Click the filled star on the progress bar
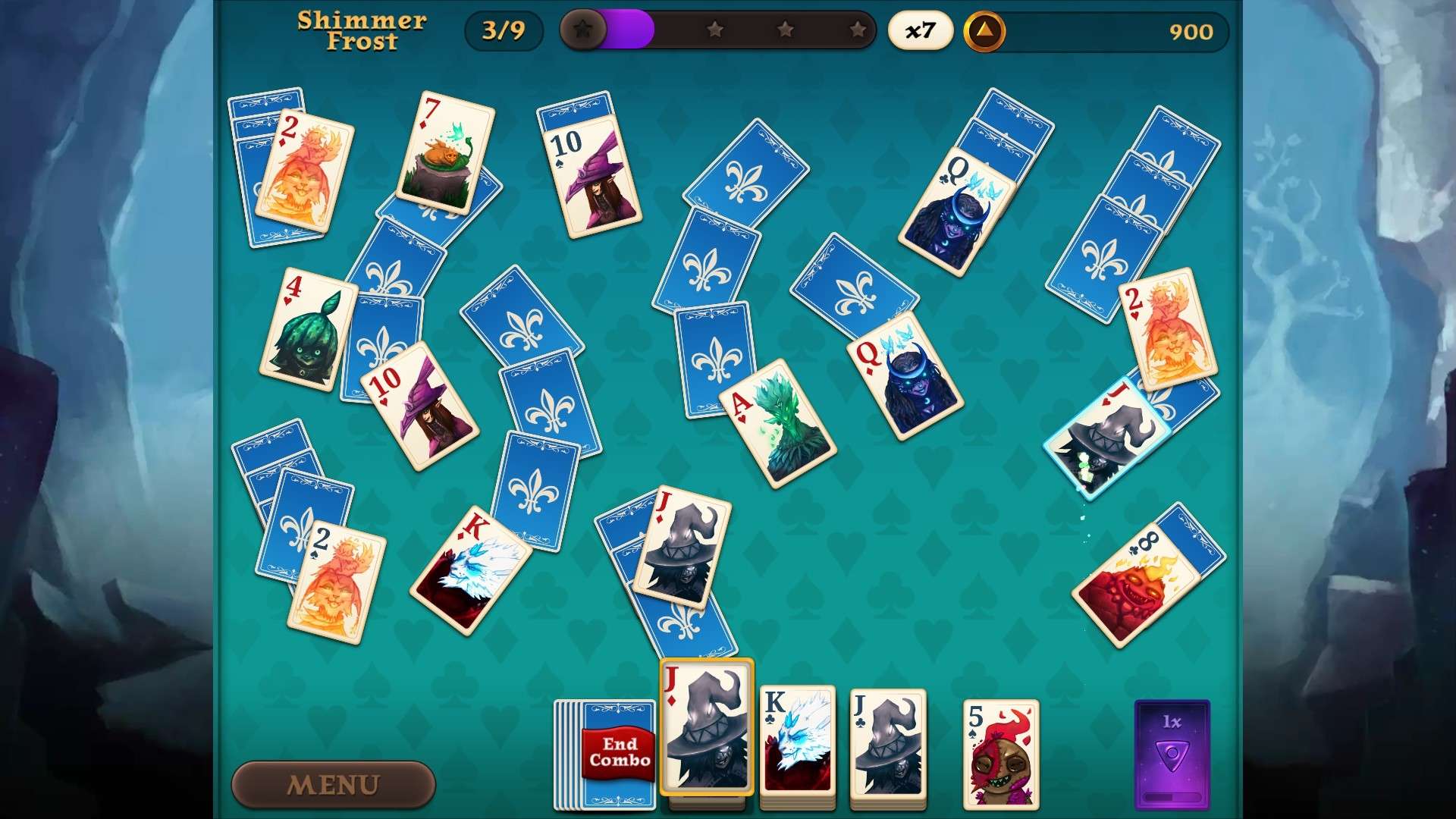 click(x=584, y=30)
